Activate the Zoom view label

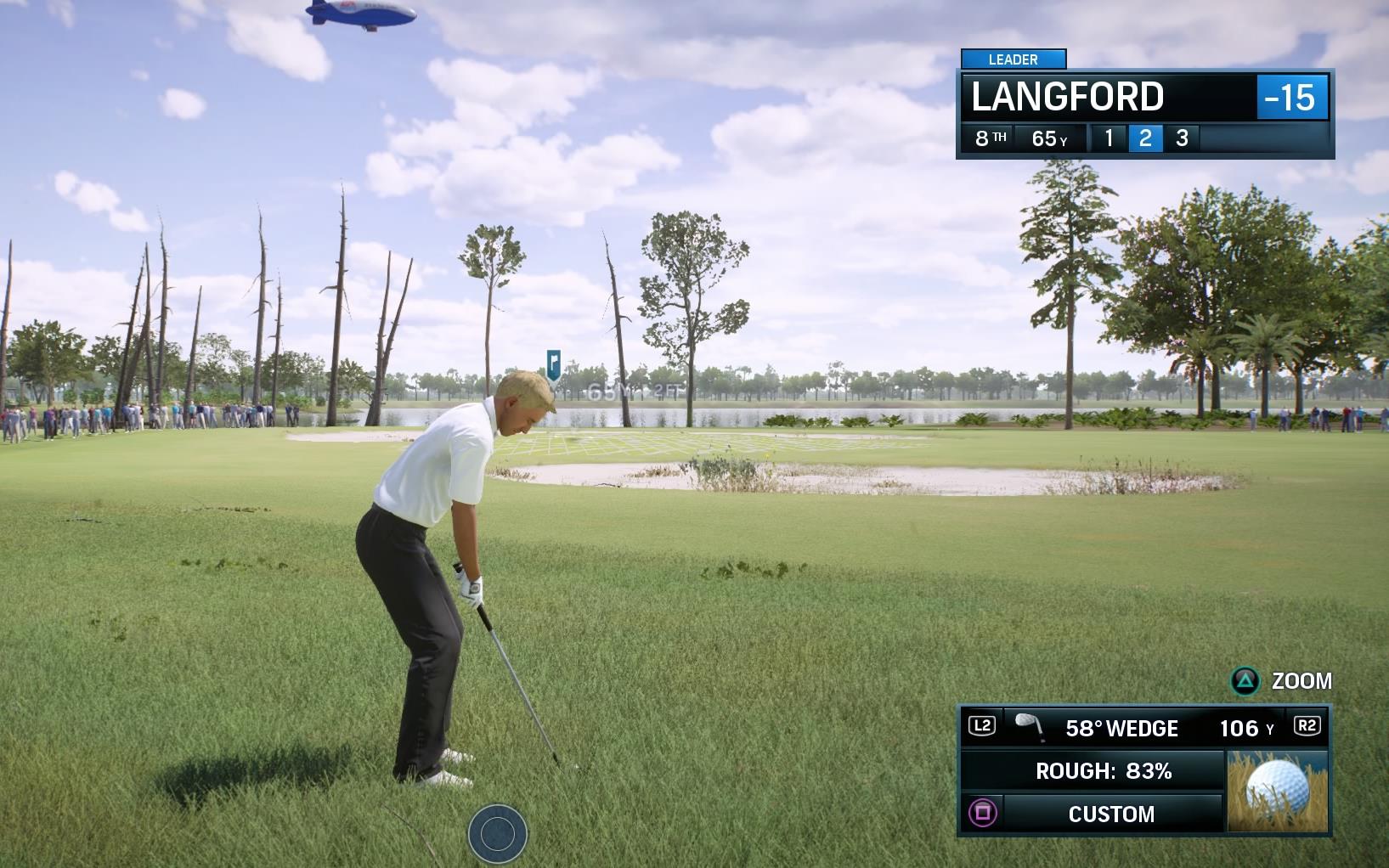coord(1301,681)
